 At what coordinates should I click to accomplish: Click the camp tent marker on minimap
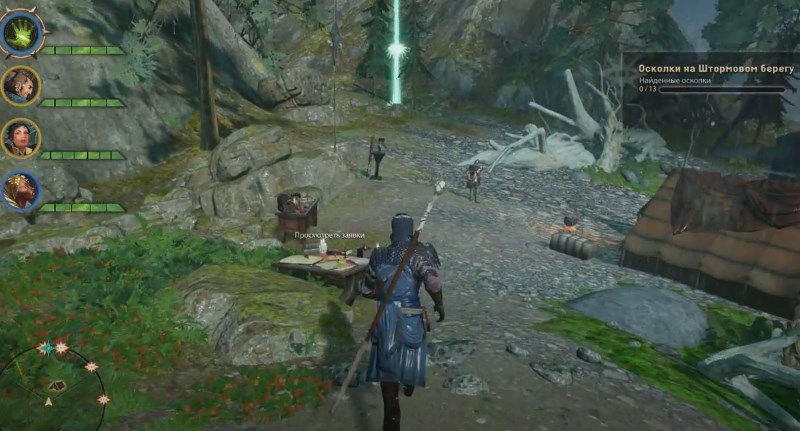[57, 385]
